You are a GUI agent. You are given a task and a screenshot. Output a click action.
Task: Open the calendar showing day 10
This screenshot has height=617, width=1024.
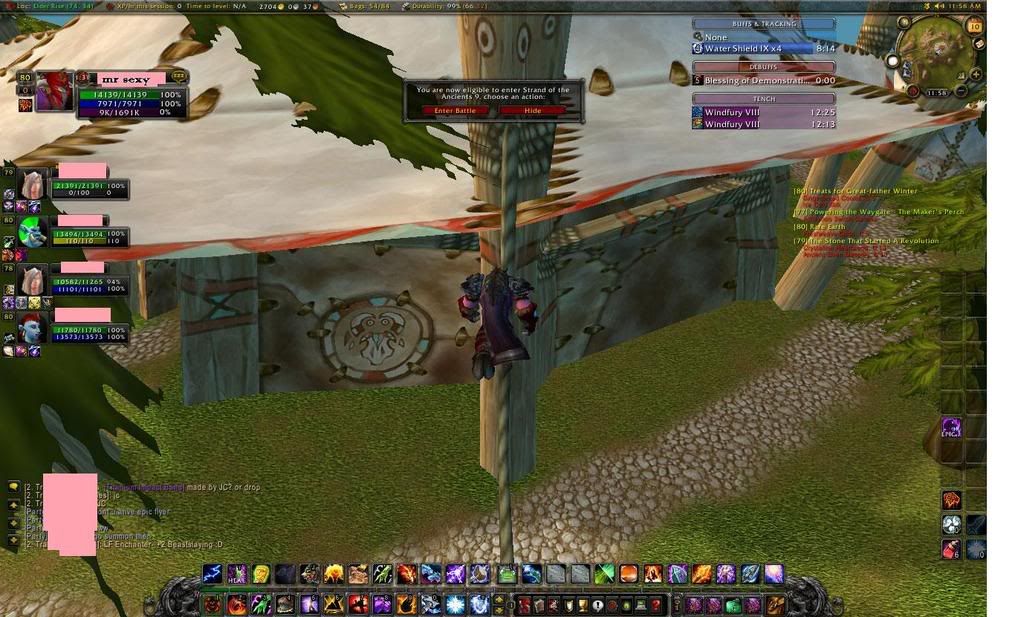tap(975, 27)
